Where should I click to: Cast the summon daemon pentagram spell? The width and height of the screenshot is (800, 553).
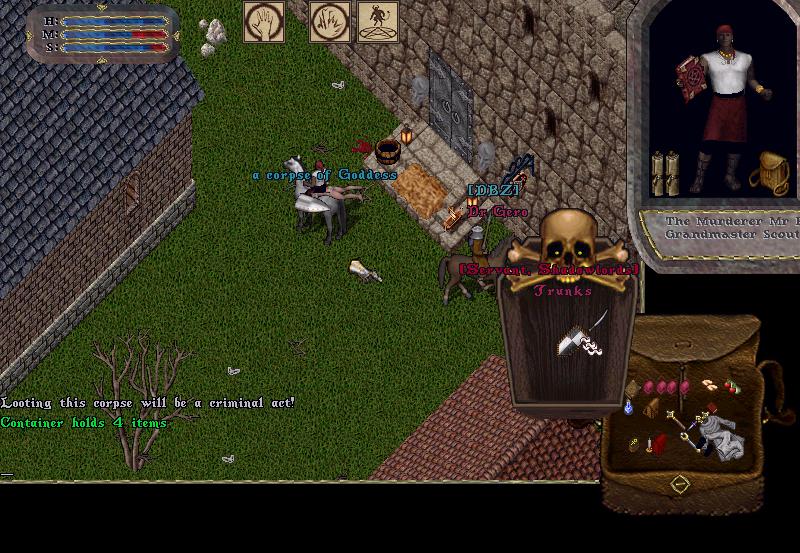tap(378, 22)
